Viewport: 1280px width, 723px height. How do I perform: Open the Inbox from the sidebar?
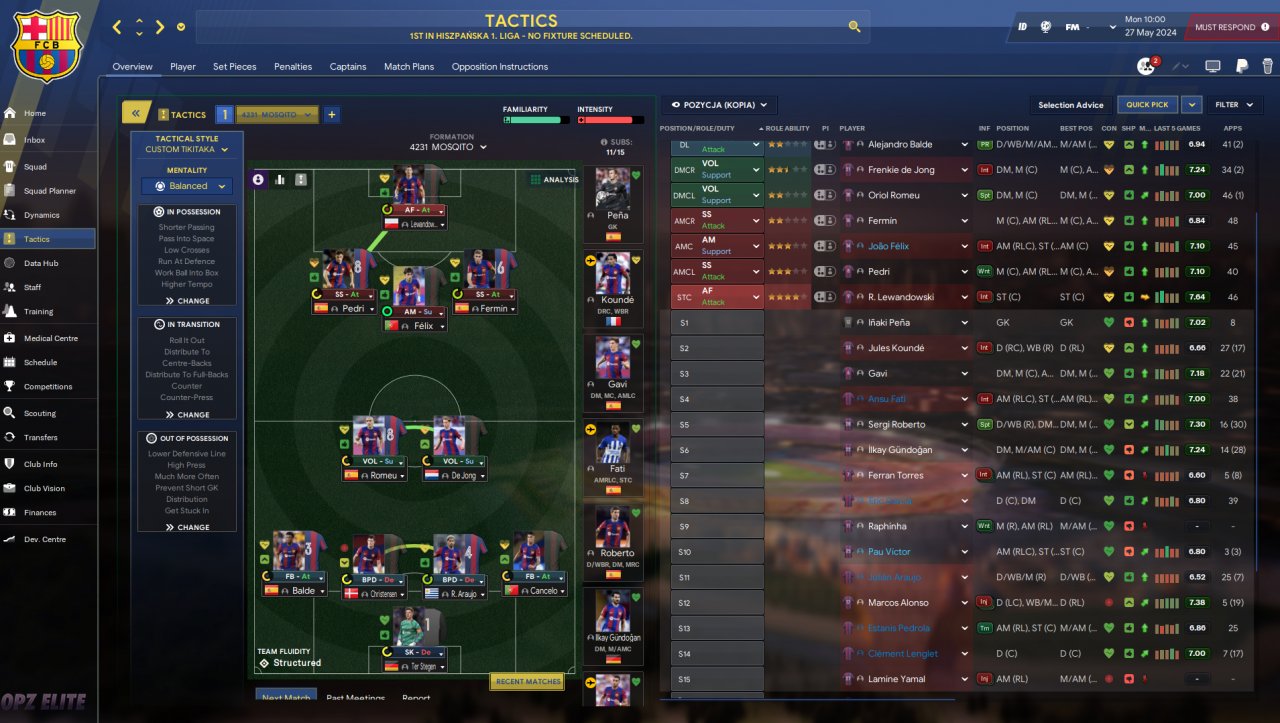[x=35, y=140]
